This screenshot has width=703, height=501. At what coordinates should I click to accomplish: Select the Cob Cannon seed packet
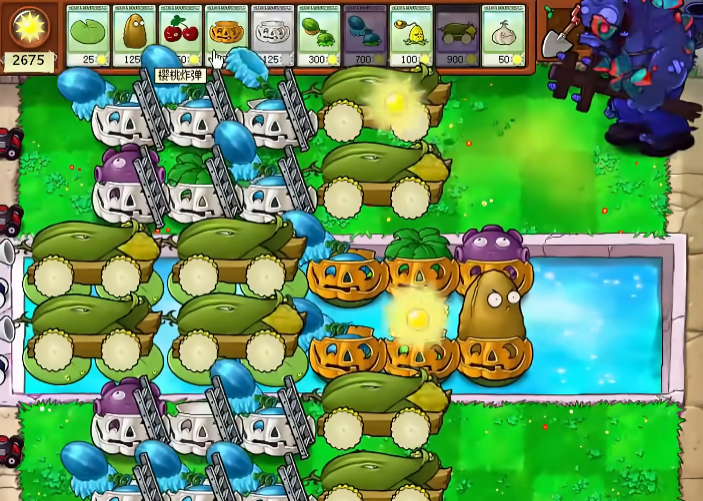click(x=457, y=37)
